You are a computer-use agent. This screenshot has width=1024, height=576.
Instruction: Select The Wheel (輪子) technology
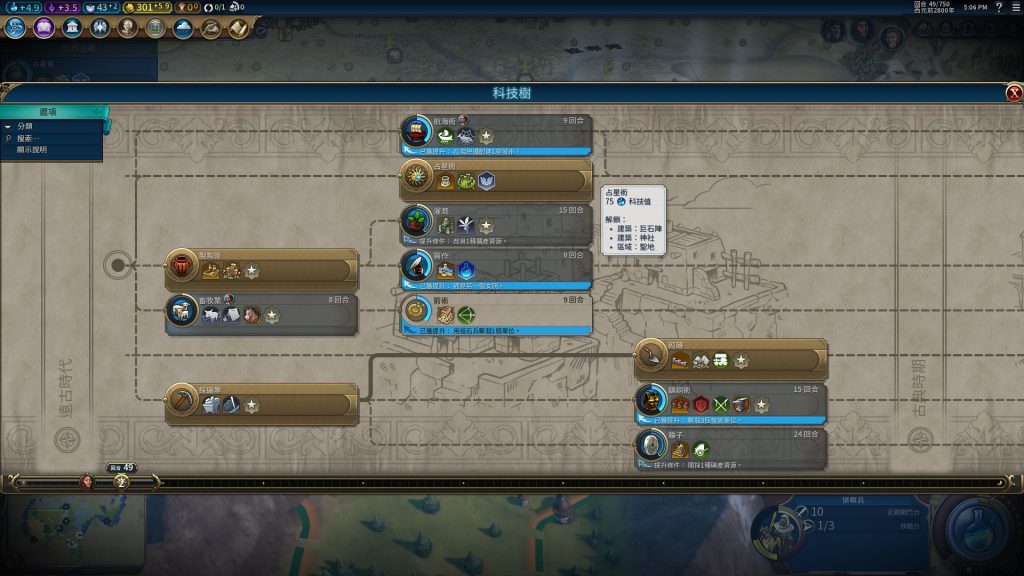click(x=731, y=449)
